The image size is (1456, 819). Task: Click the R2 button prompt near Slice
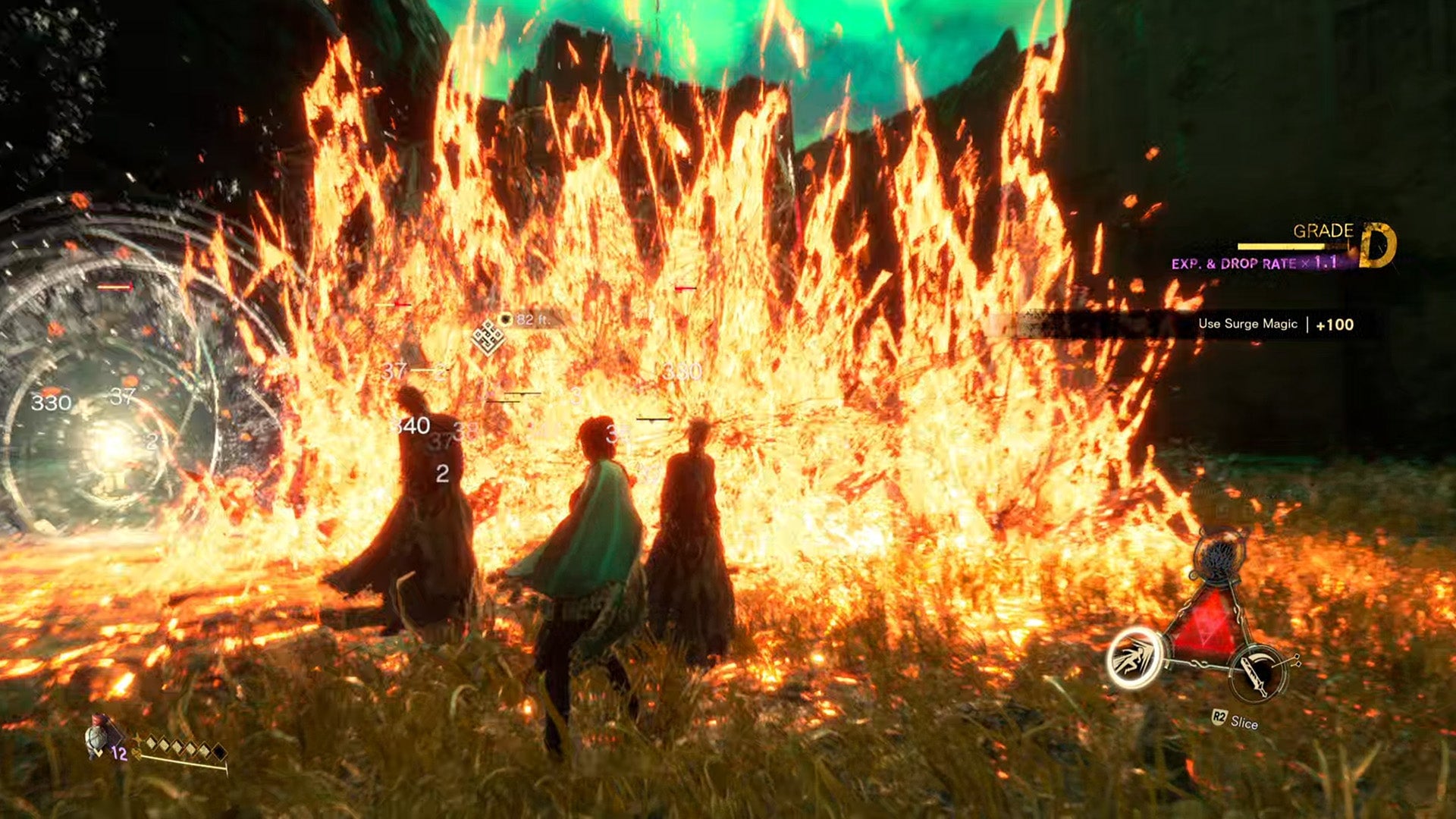tap(1221, 717)
